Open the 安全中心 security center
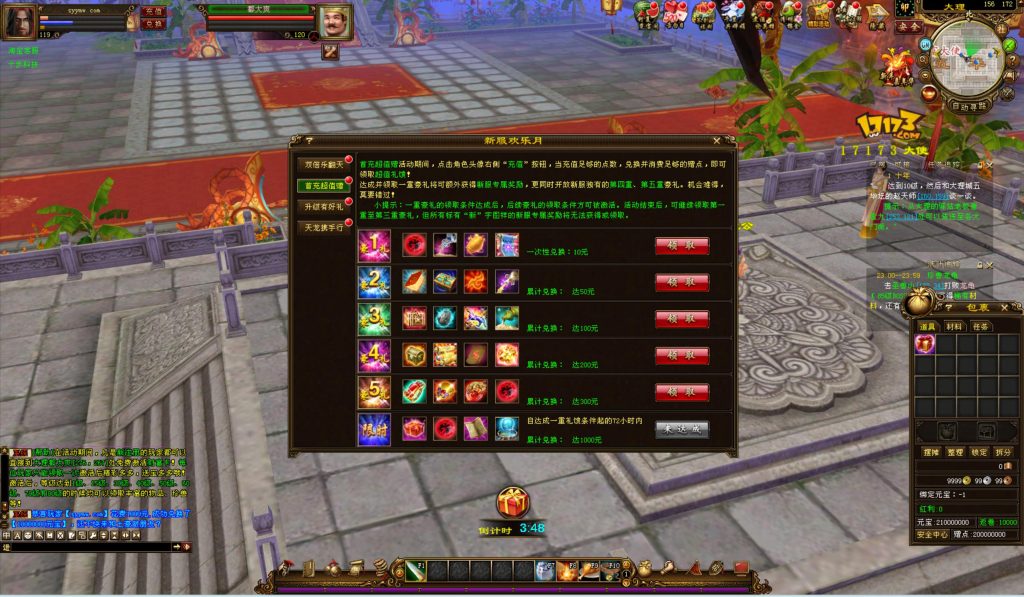Viewport: 1024px width, 597px height. [x=932, y=534]
